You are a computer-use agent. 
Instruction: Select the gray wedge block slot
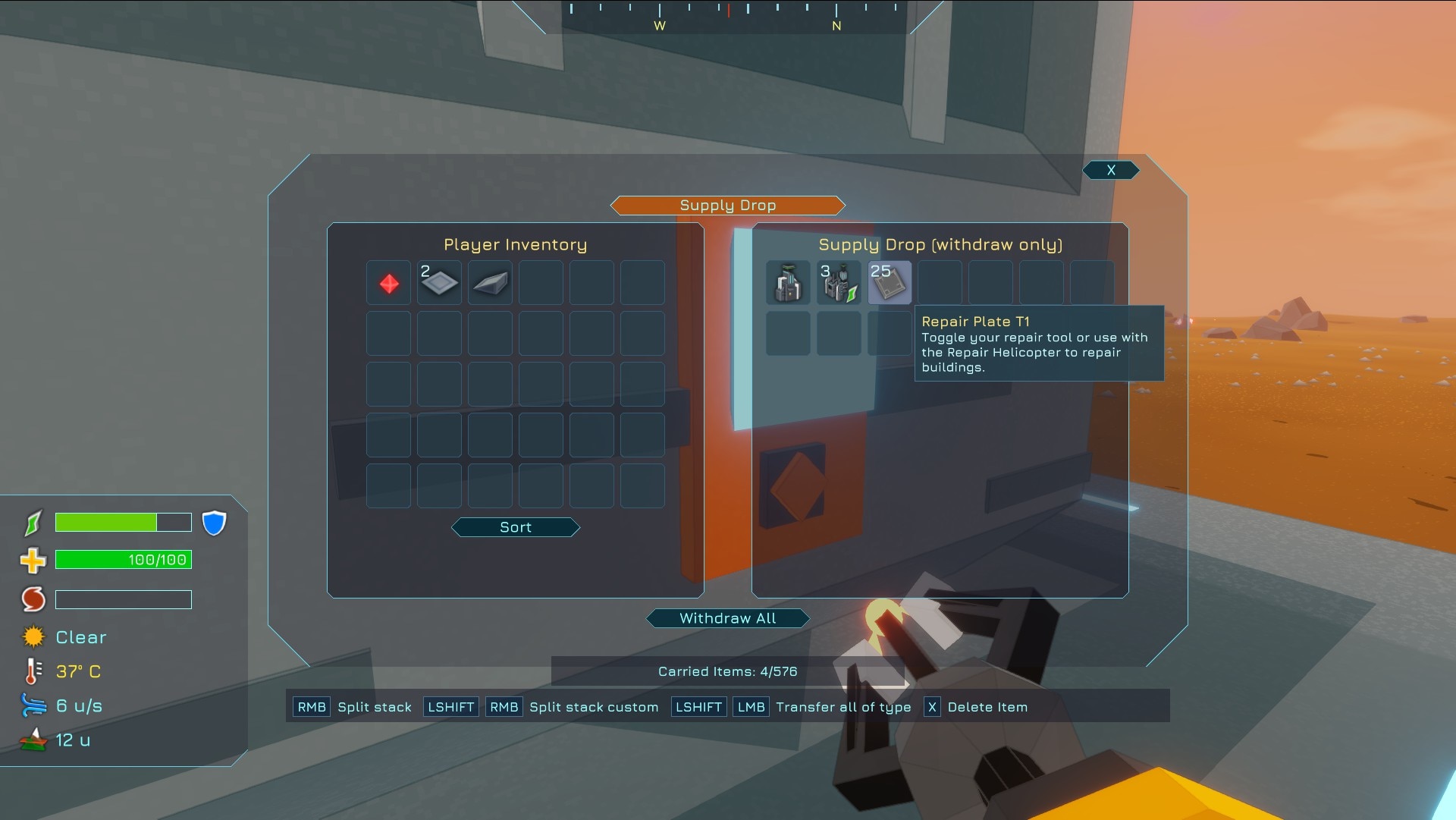pos(491,283)
